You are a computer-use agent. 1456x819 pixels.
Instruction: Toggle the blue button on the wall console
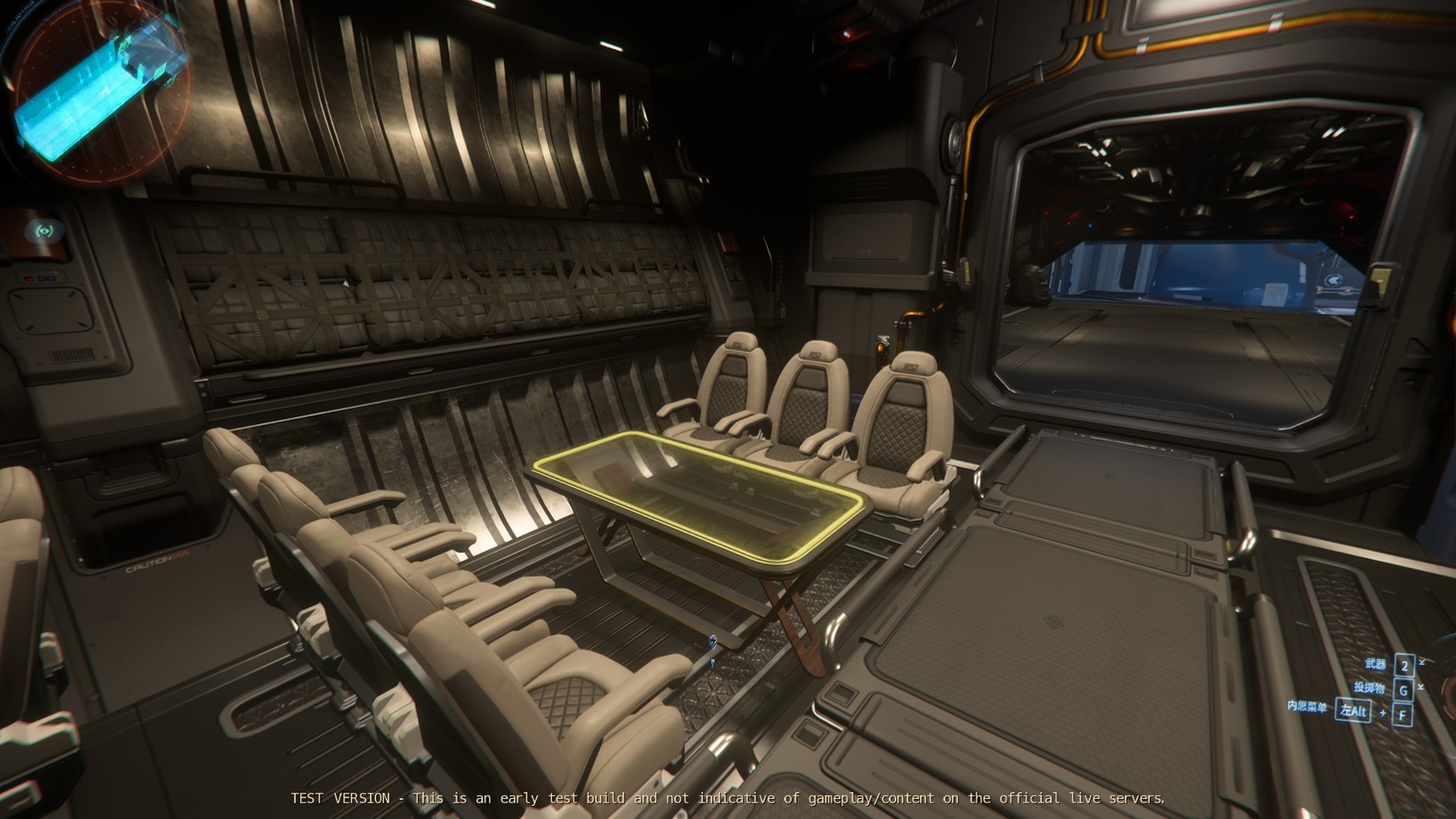pyautogui.click(x=41, y=278)
